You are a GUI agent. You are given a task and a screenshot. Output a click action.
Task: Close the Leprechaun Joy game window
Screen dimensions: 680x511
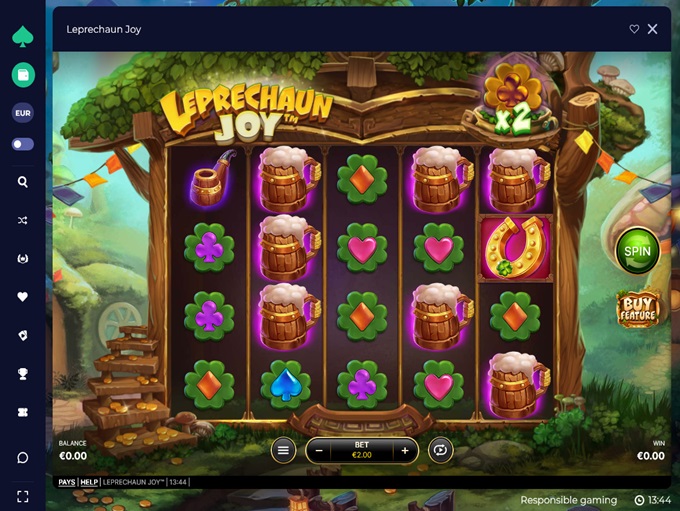point(653,29)
